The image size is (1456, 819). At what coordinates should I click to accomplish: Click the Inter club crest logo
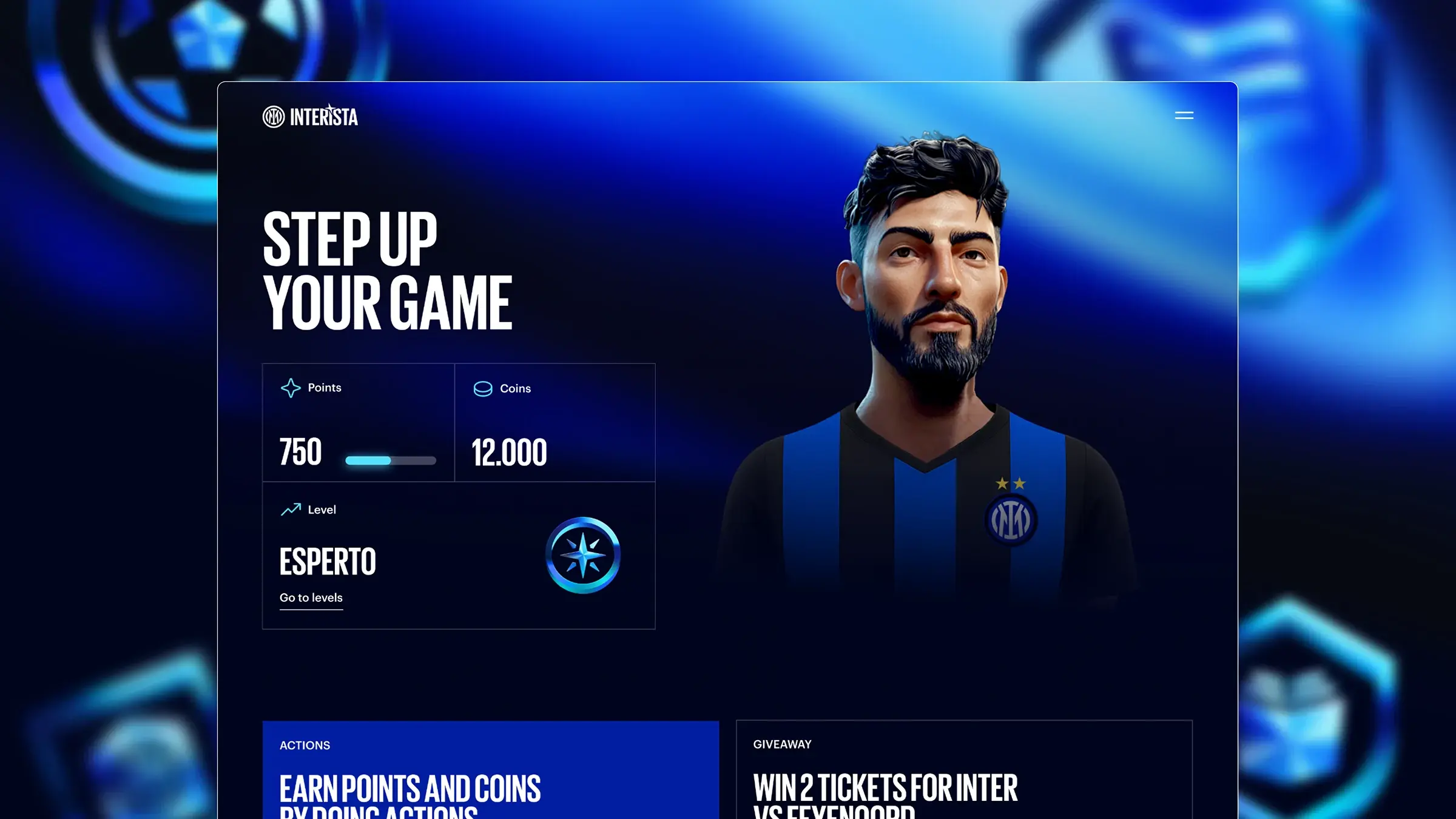[275, 116]
